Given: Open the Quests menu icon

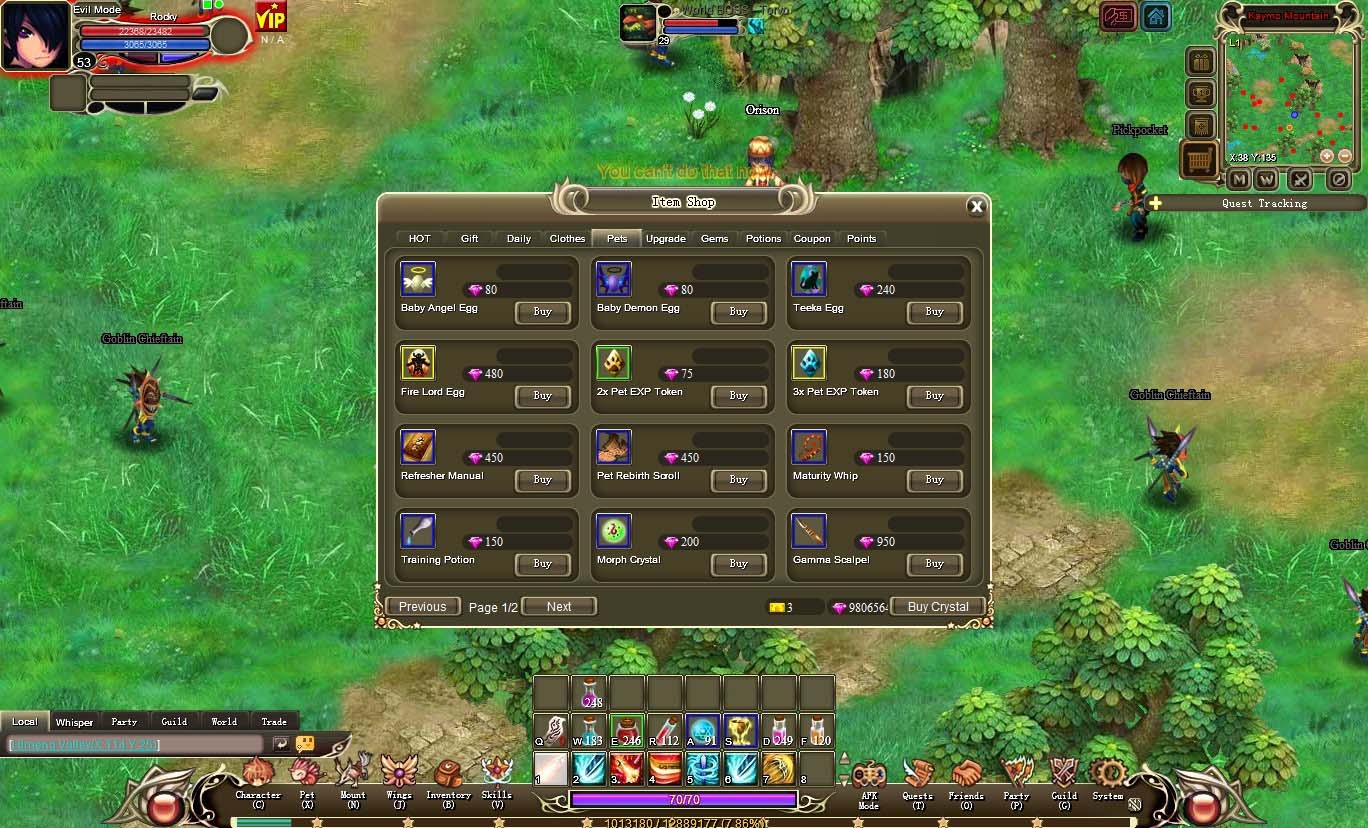Looking at the screenshot, I should click(x=917, y=774).
